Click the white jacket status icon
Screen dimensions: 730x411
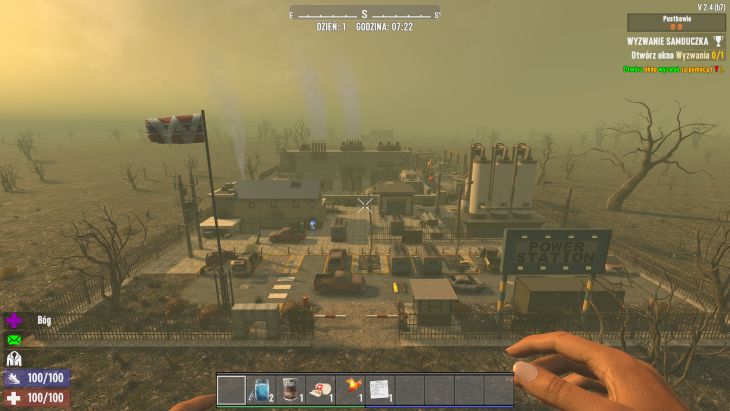[x=15, y=359]
